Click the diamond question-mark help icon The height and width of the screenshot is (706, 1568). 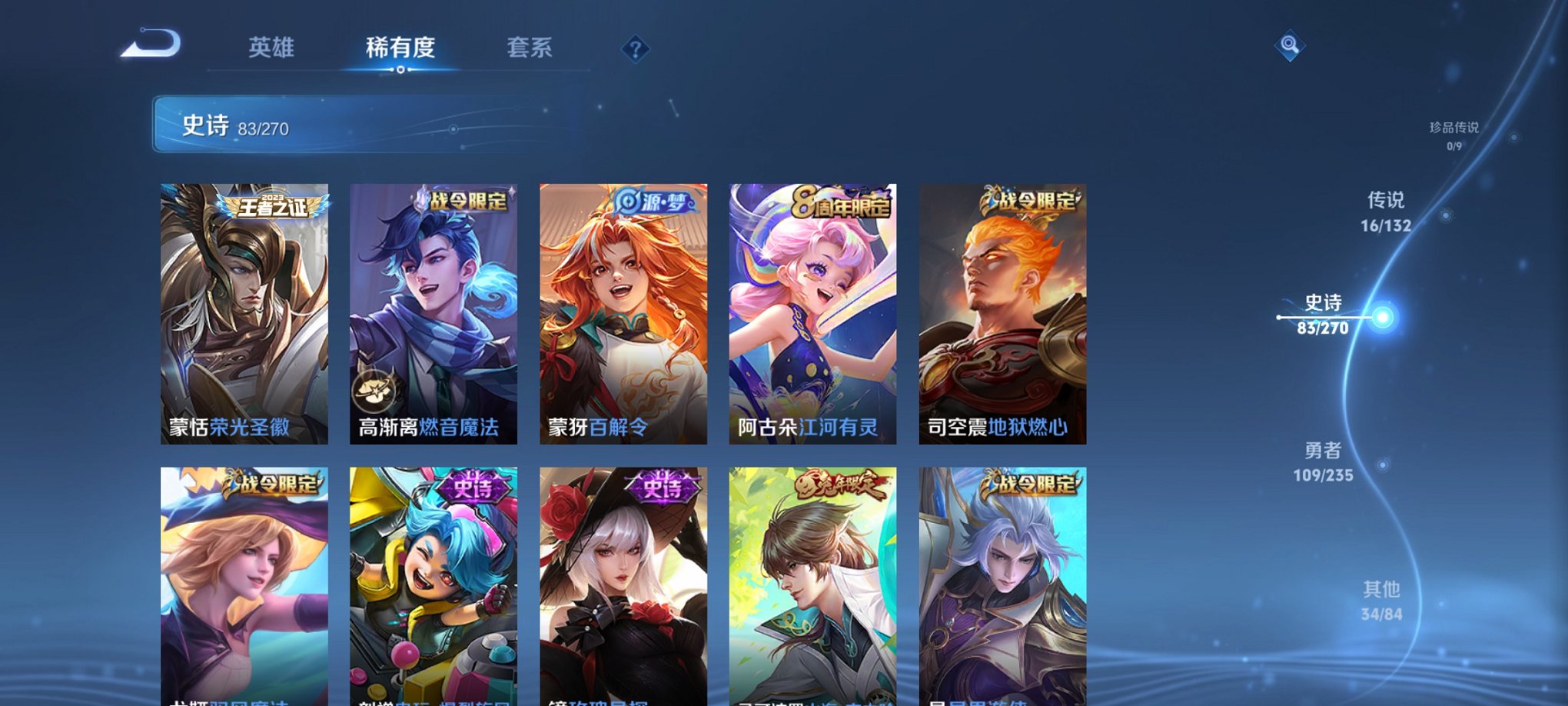(x=635, y=49)
